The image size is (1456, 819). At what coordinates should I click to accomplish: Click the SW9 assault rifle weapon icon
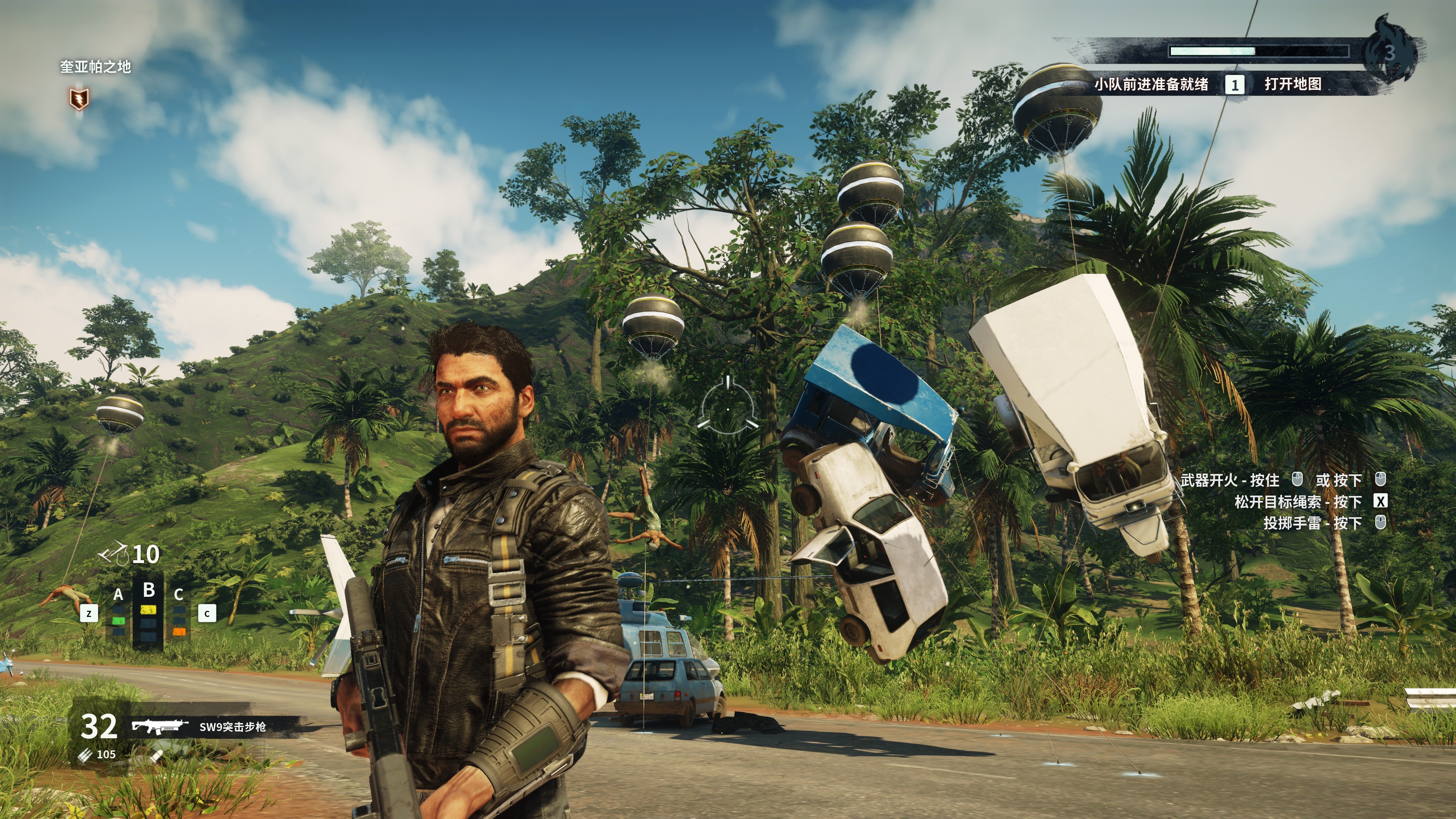pos(160,726)
